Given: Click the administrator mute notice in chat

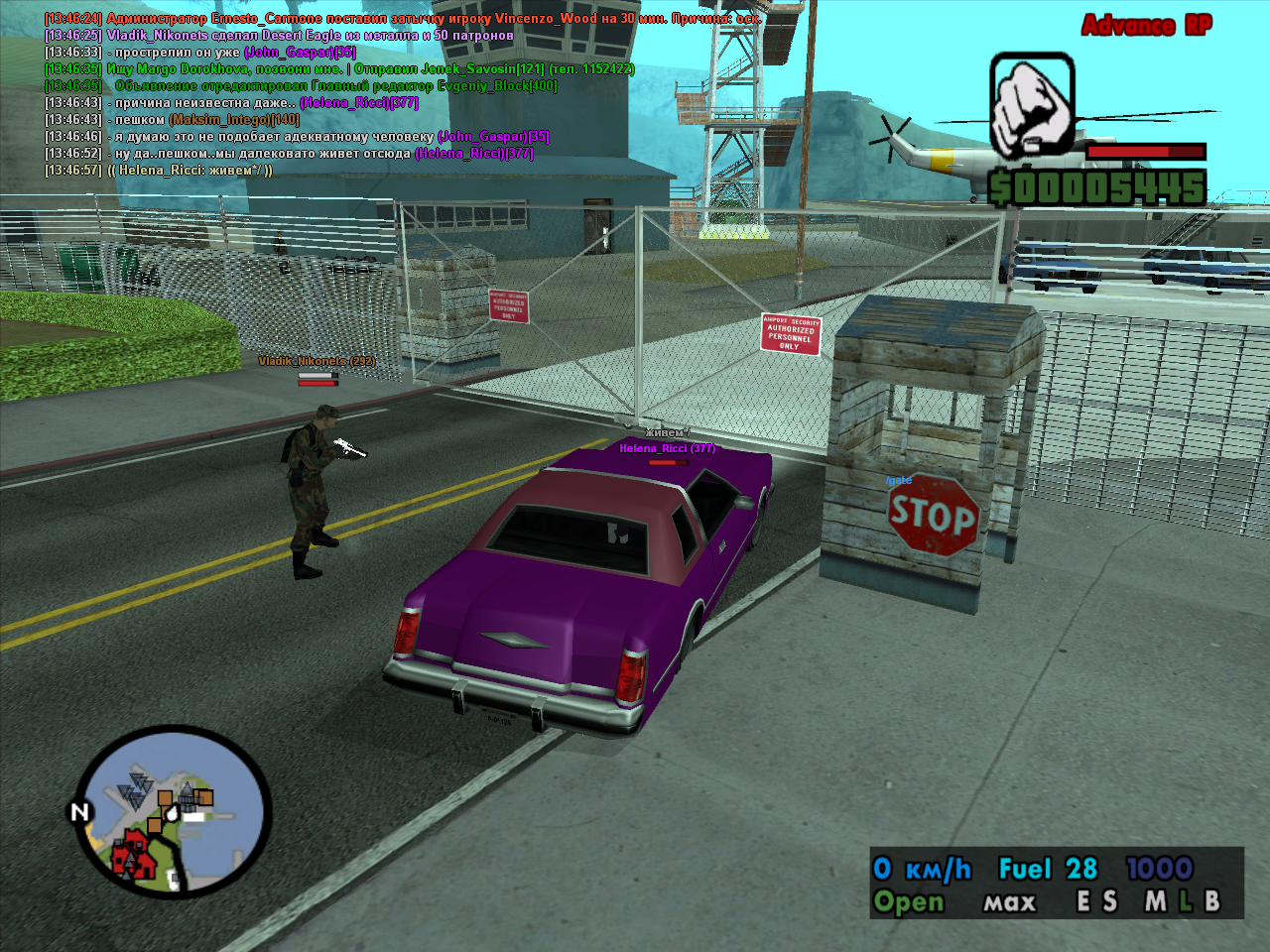Looking at the screenshot, I should [403, 19].
